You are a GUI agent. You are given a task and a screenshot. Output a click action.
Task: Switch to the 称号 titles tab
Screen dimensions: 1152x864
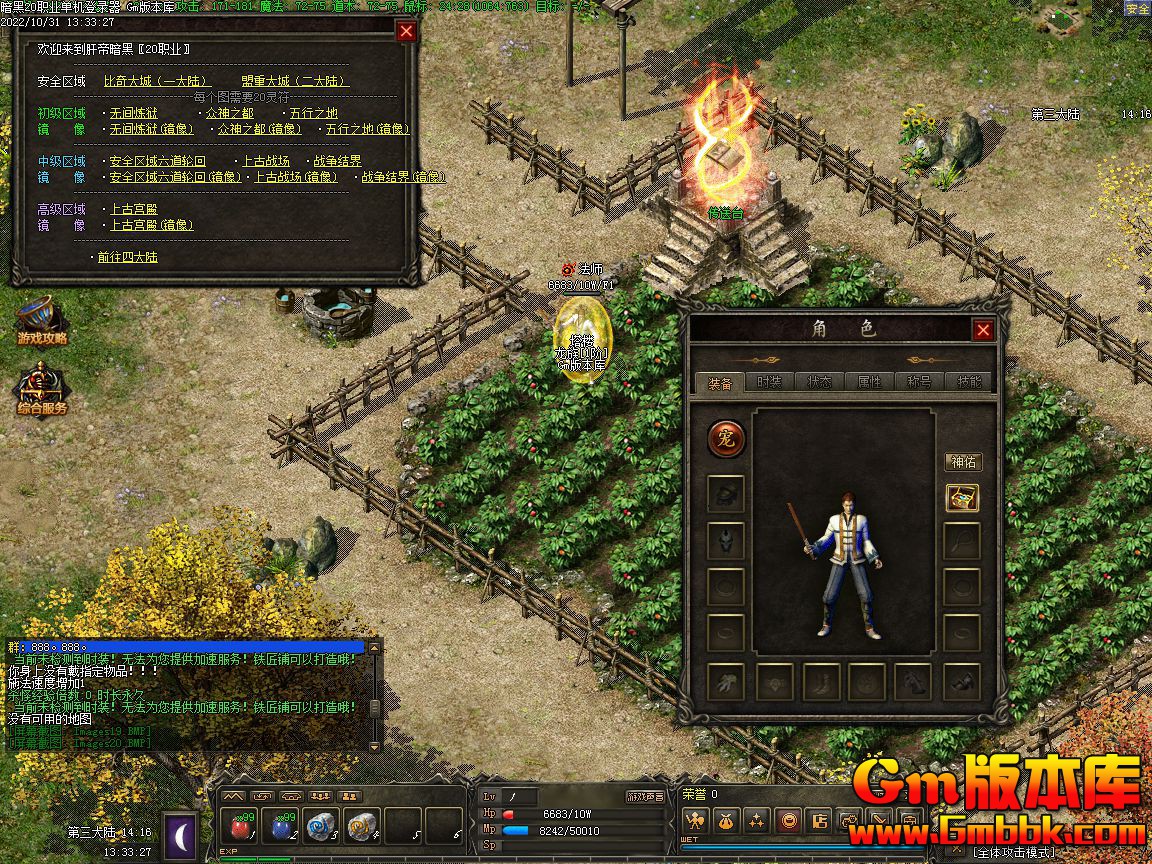pos(919,381)
